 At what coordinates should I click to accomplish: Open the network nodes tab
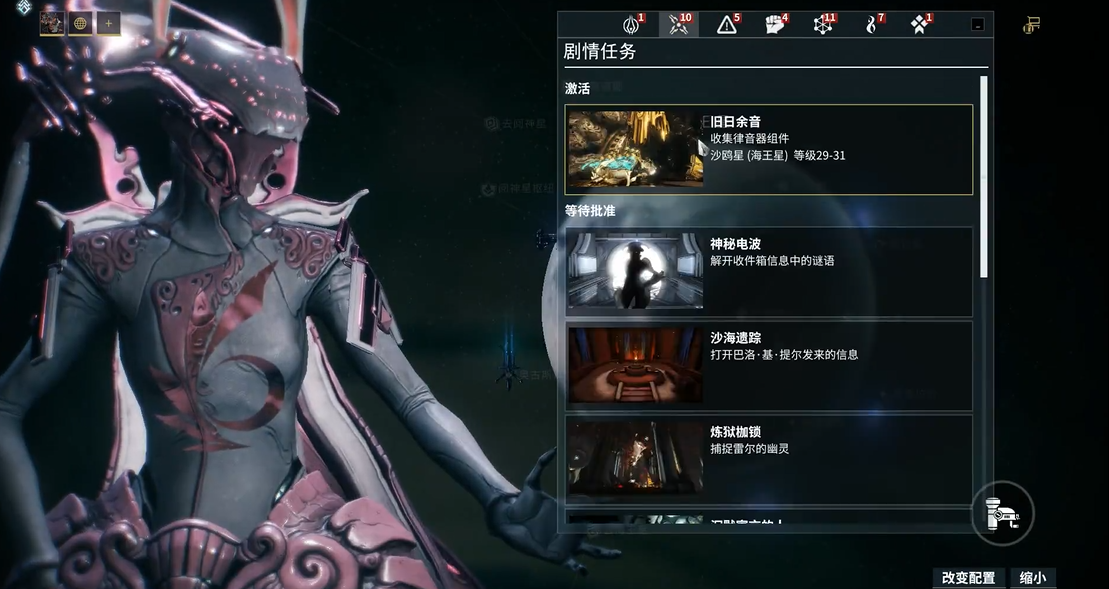[x=822, y=25]
